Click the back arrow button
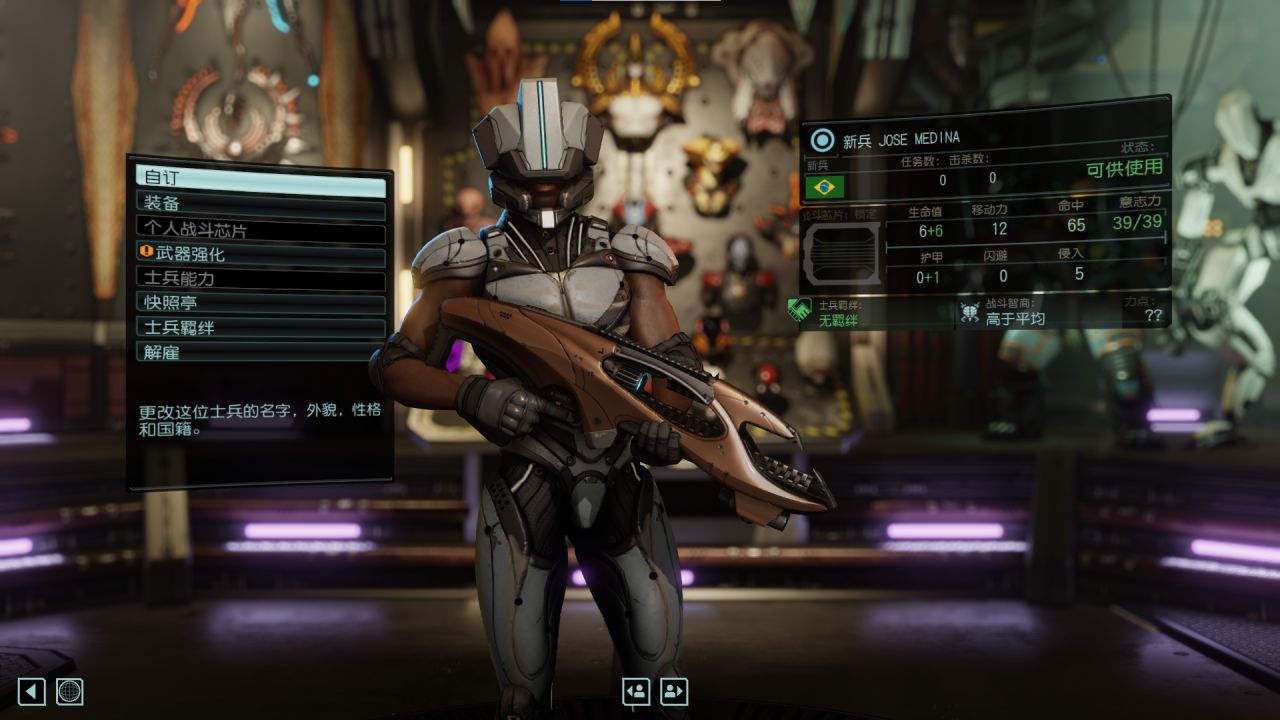The height and width of the screenshot is (720, 1280). (32, 691)
